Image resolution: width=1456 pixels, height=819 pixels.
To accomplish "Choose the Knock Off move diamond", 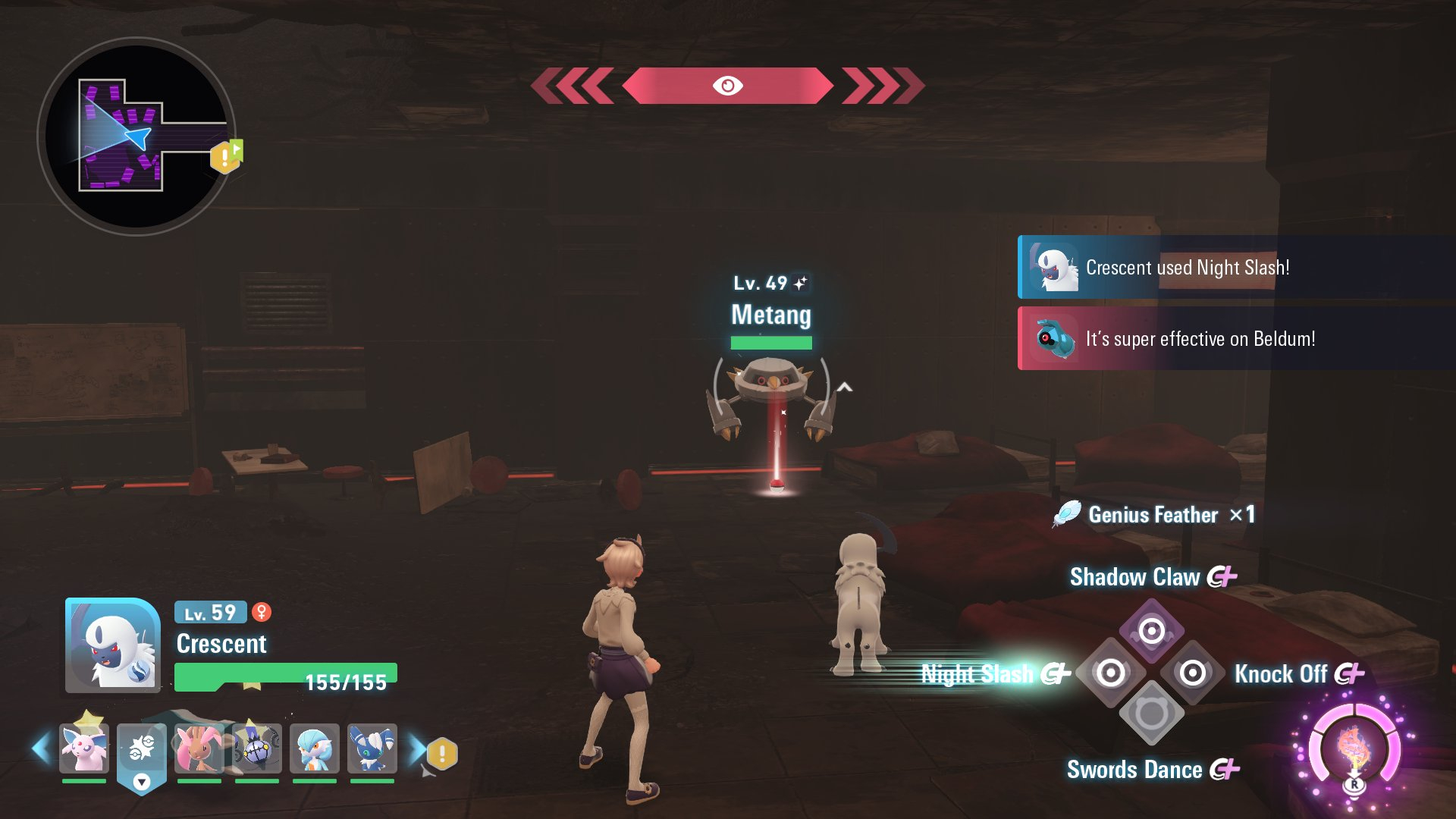I will click(1192, 673).
